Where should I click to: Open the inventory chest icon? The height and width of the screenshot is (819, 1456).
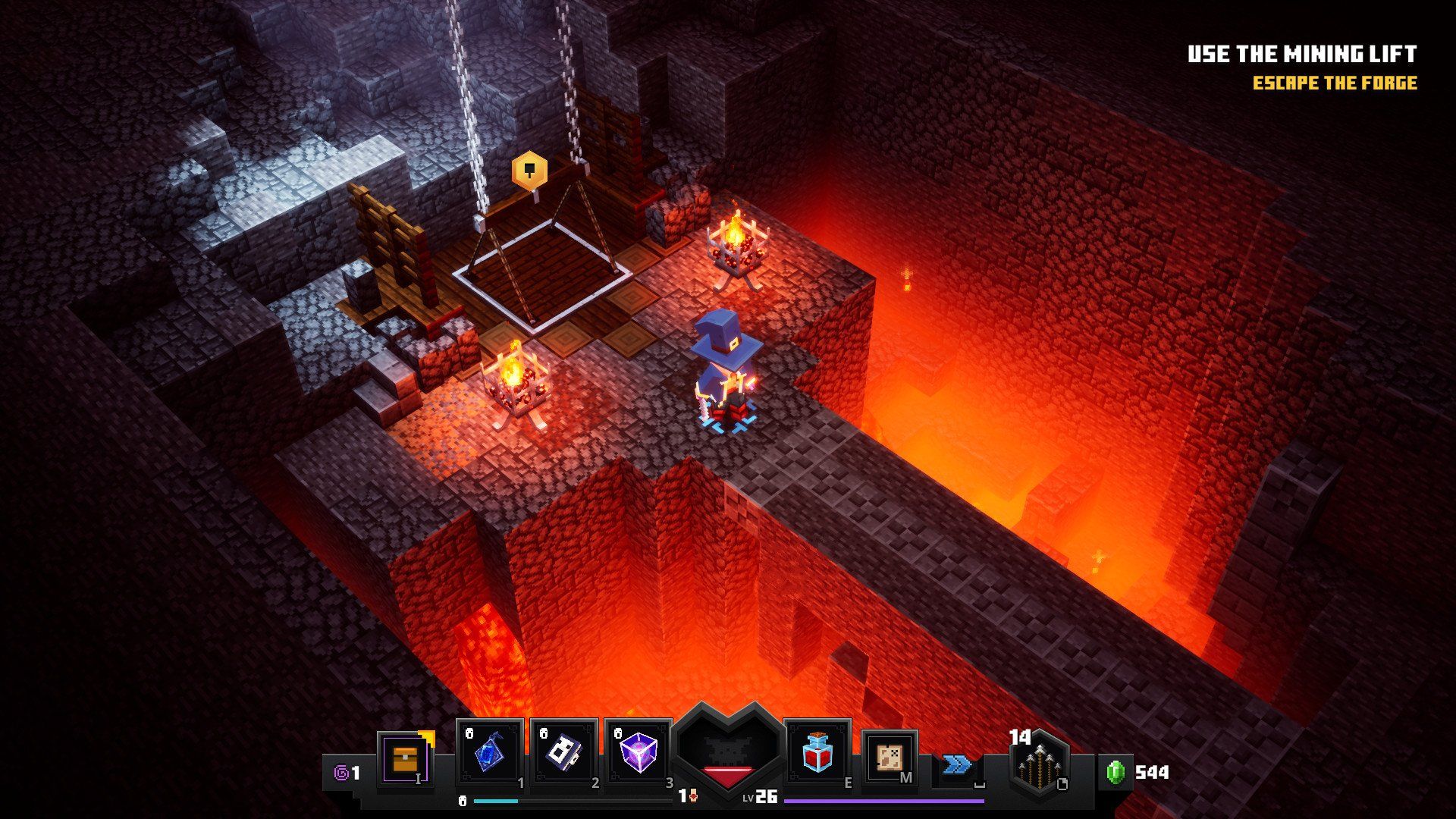click(405, 758)
